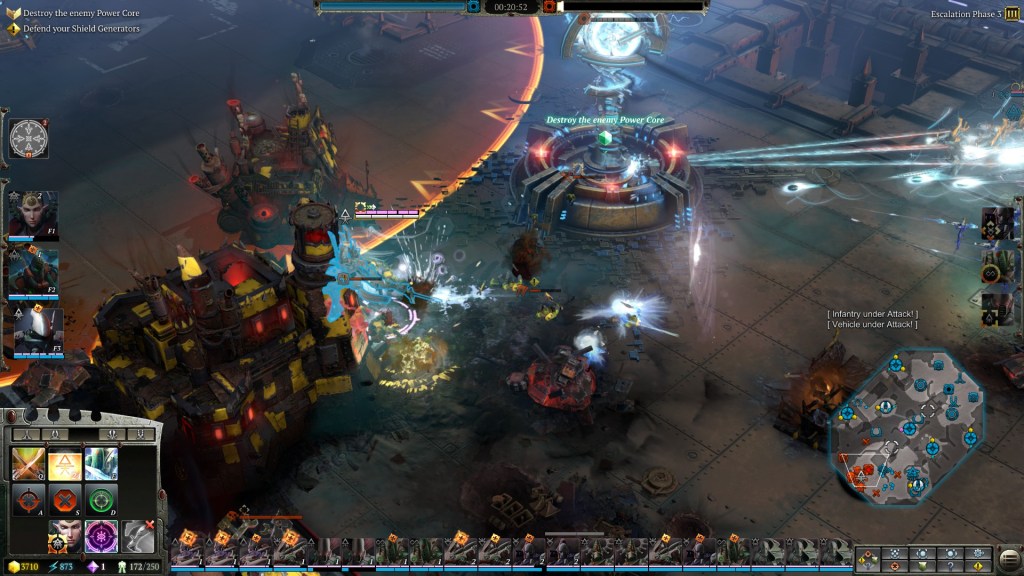The width and height of the screenshot is (1024, 576).
Task: Open the question mark help button
Action: coord(950,565)
